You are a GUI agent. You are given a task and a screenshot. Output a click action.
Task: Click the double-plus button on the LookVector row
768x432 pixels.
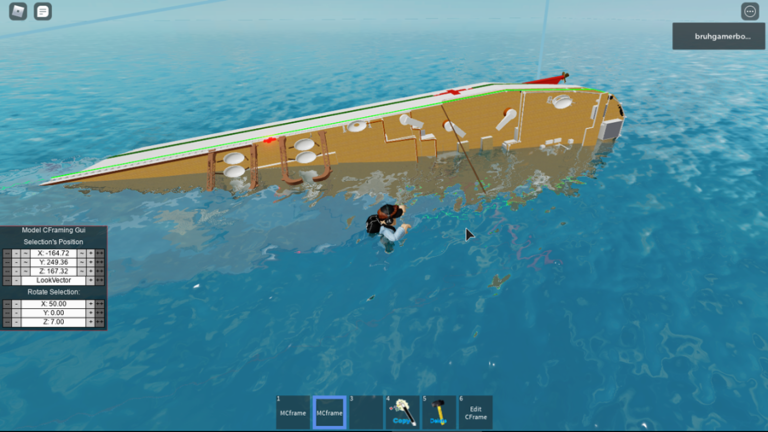pyautogui.click(x=100, y=280)
